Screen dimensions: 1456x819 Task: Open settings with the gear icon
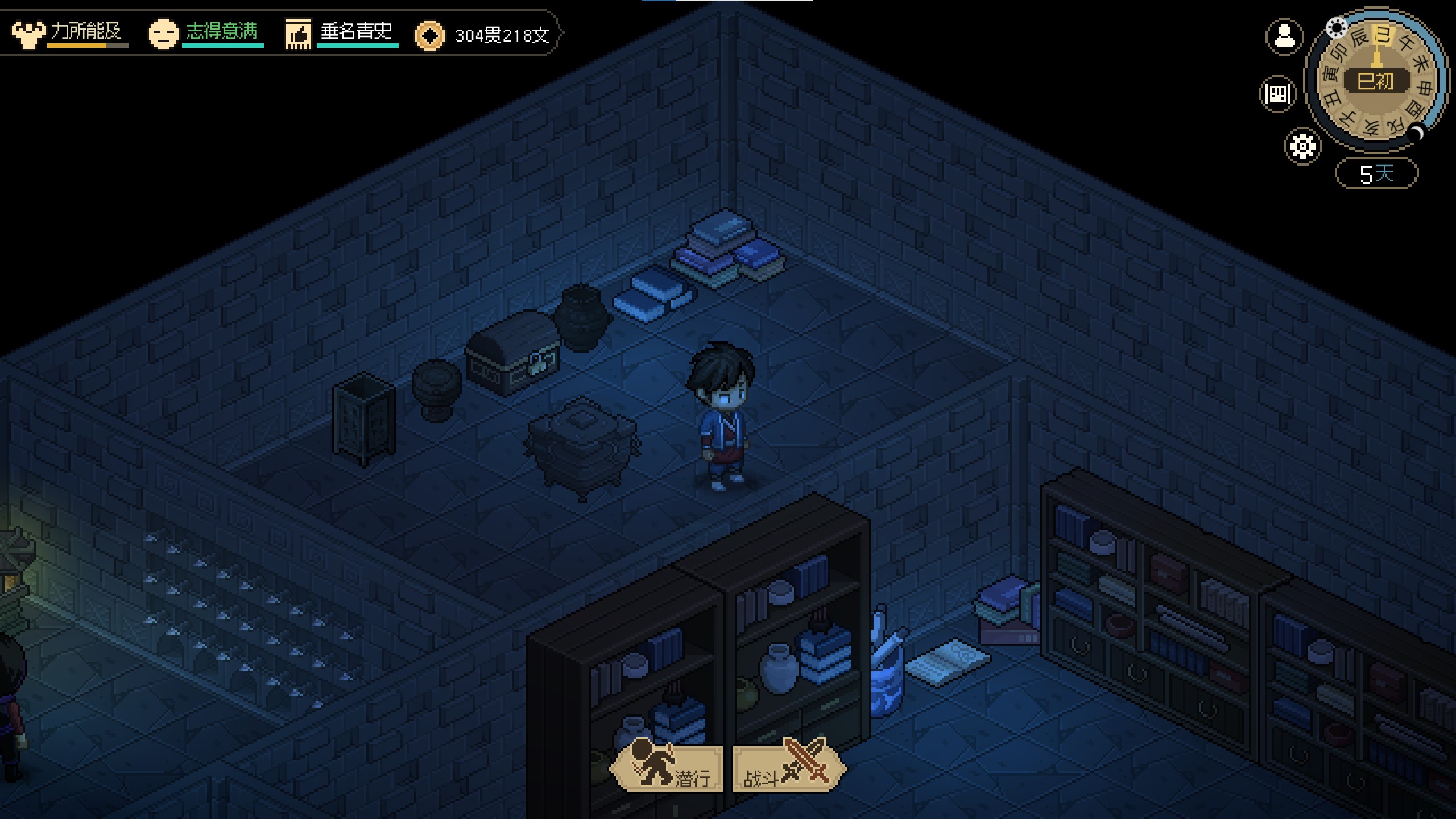coord(1302,147)
